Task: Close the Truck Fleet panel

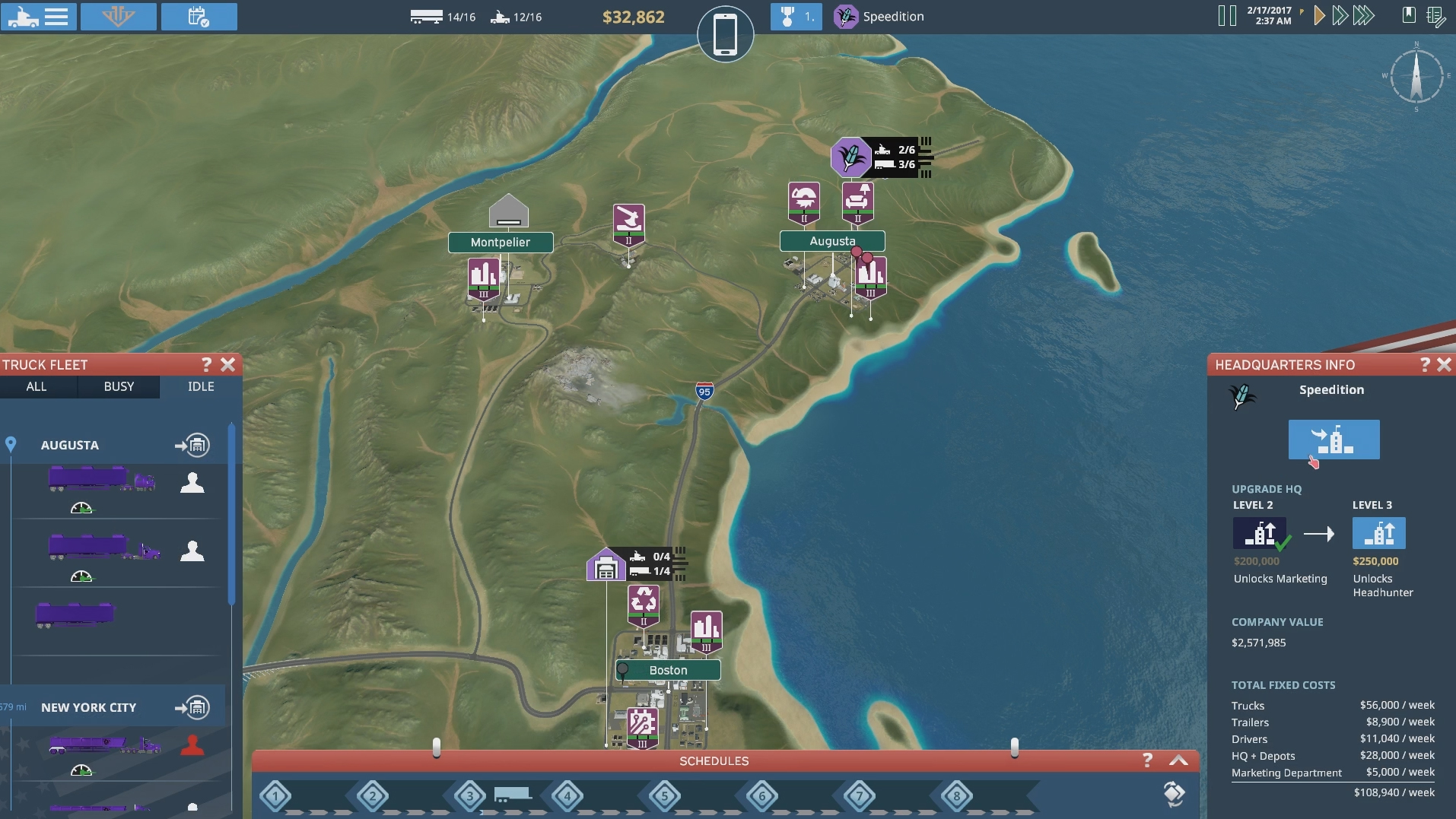Action: (x=227, y=365)
